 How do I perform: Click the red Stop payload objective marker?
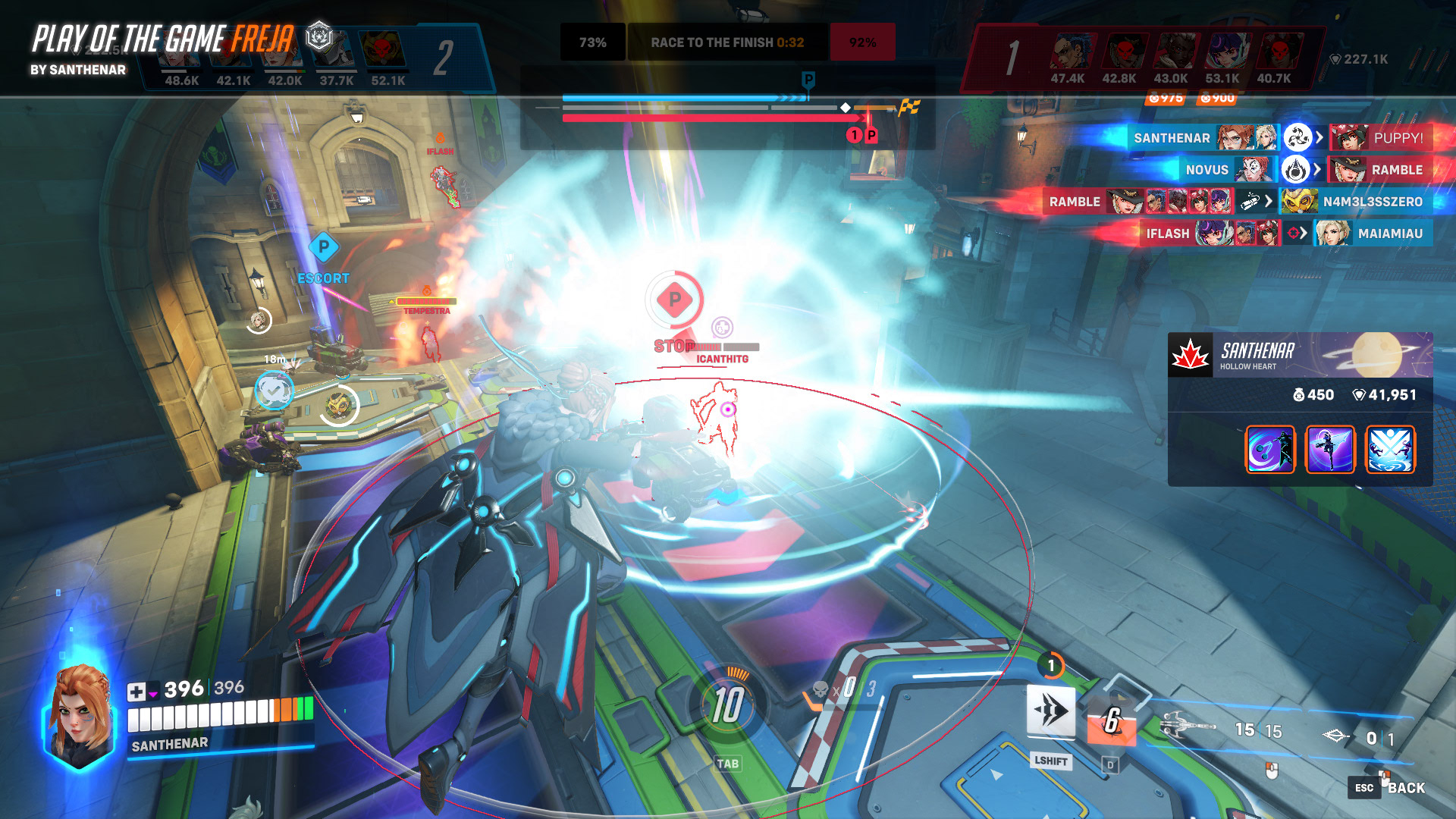pos(674,300)
